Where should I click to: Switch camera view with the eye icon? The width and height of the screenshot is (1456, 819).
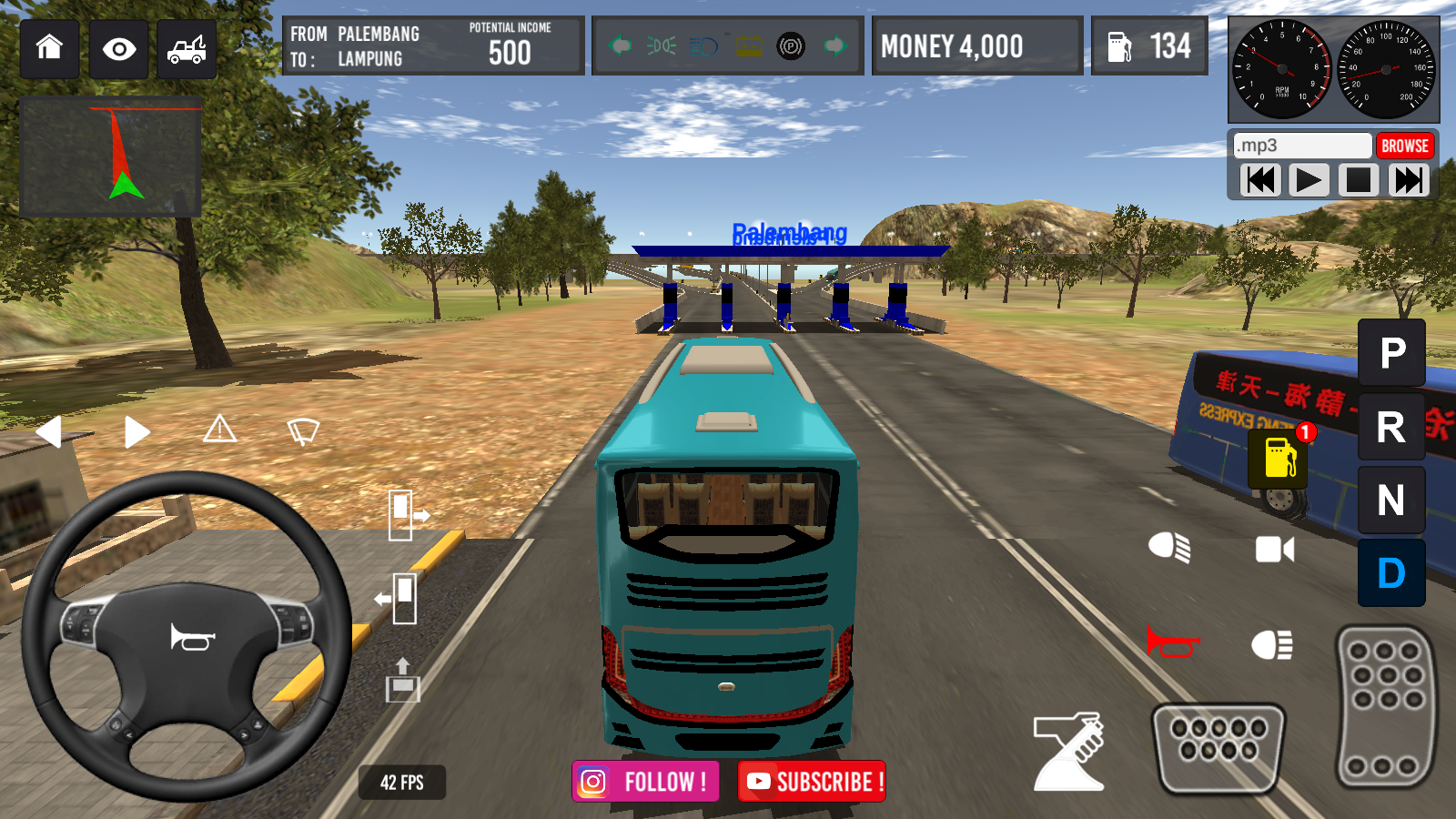(x=120, y=49)
